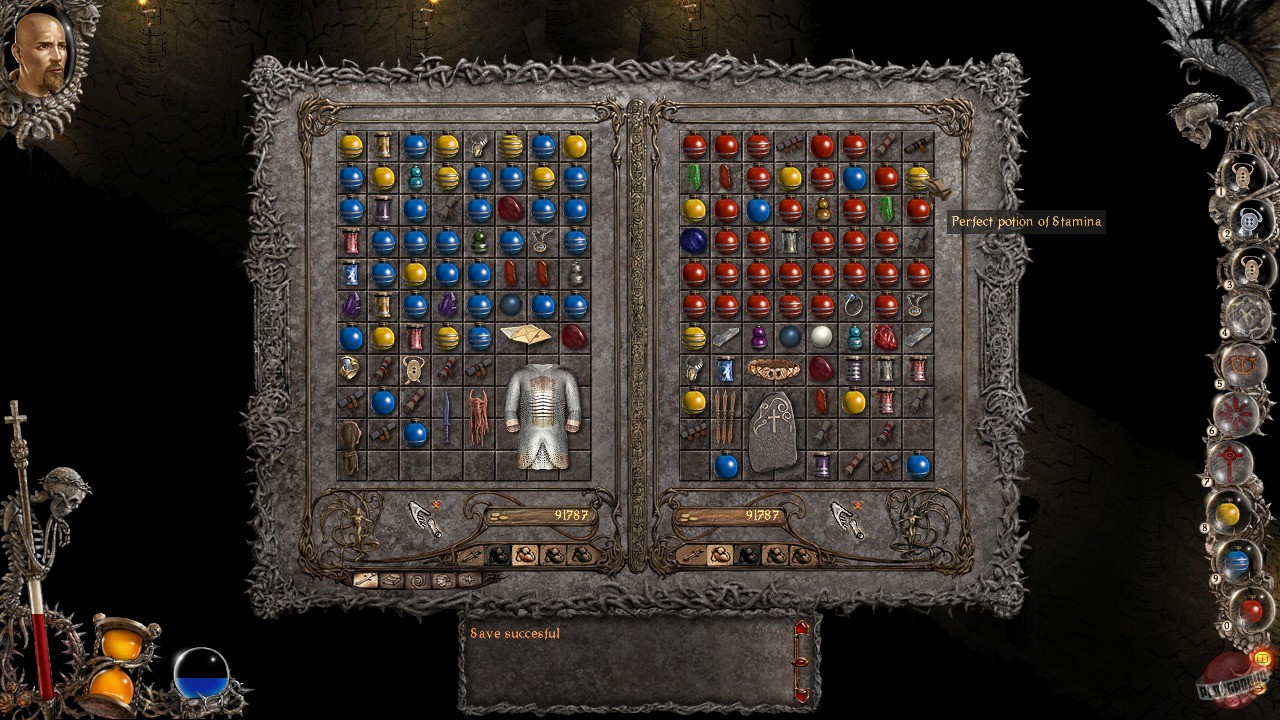
Task: Click the chainmail armor in the left inventory
Action: coord(544,420)
